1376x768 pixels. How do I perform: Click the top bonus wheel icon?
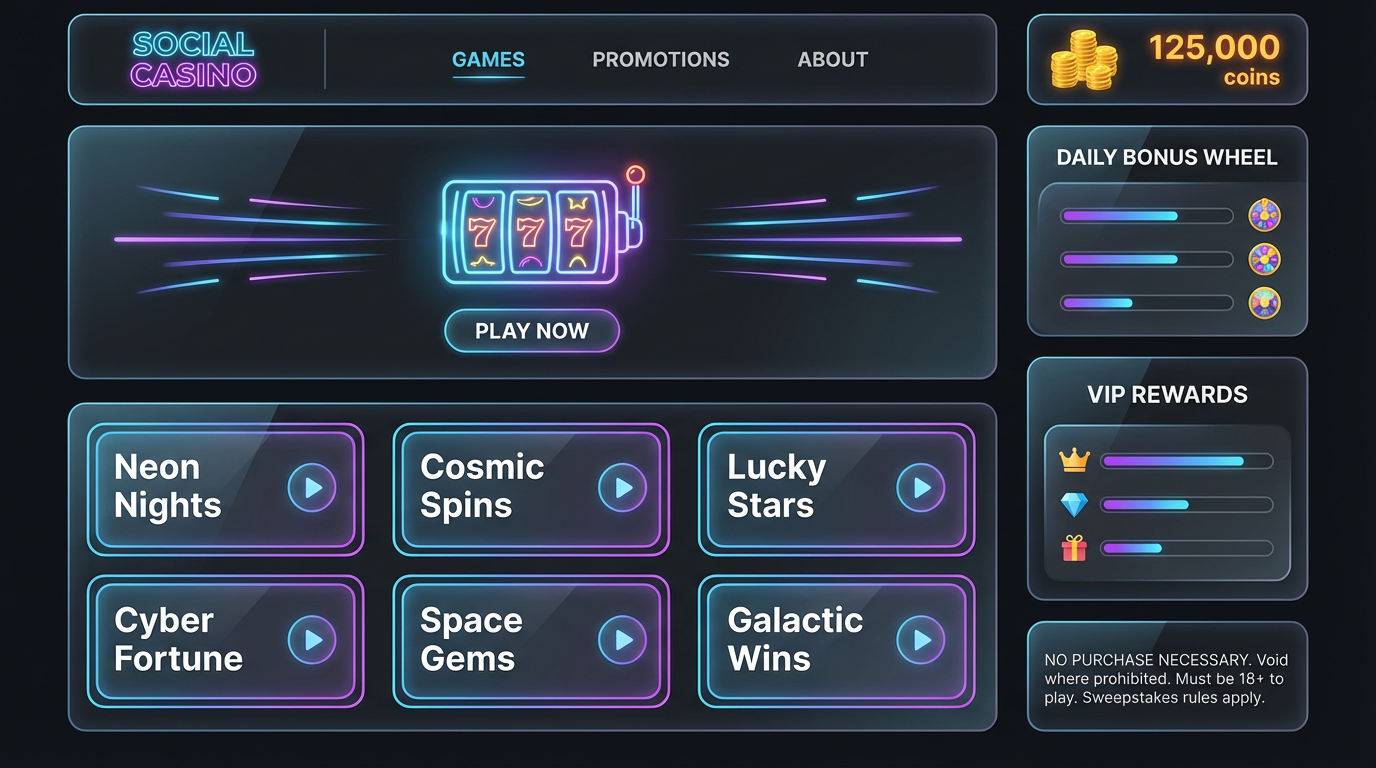click(x=1264, y=215)
